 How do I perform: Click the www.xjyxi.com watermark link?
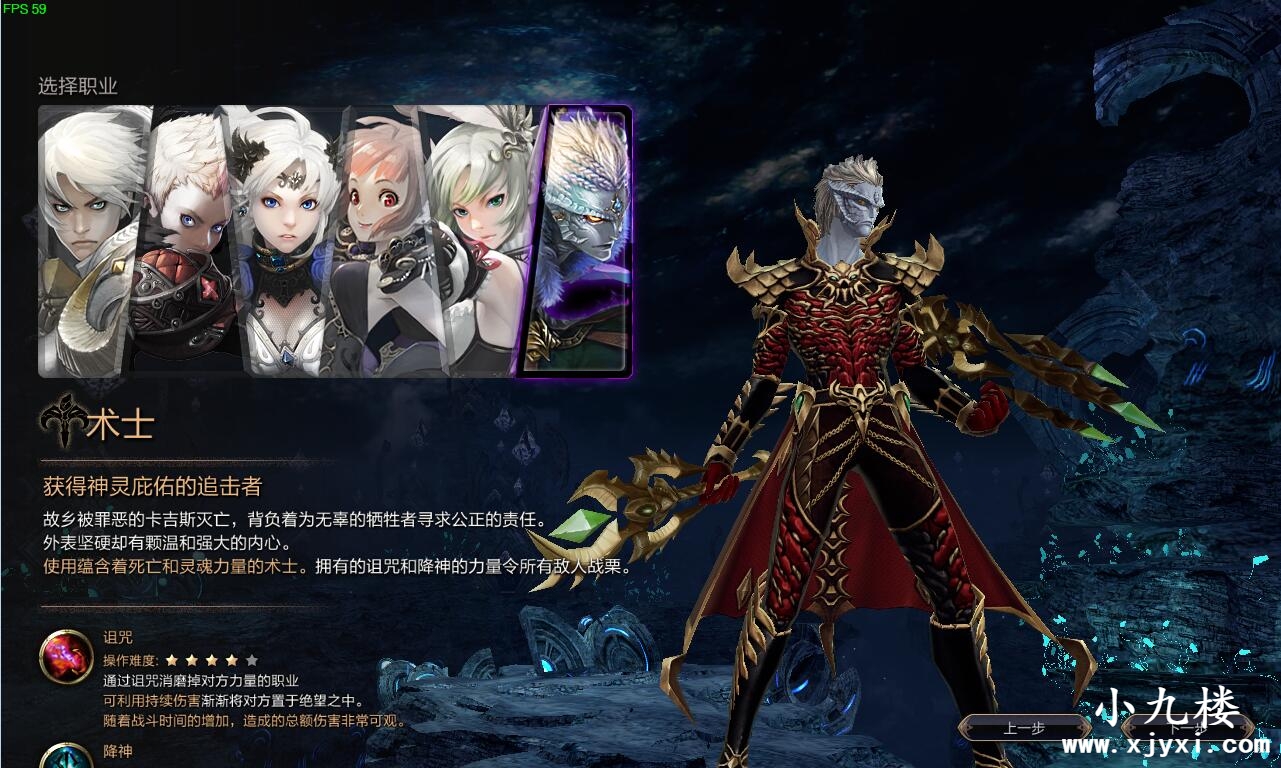(x=1170, y=747)
